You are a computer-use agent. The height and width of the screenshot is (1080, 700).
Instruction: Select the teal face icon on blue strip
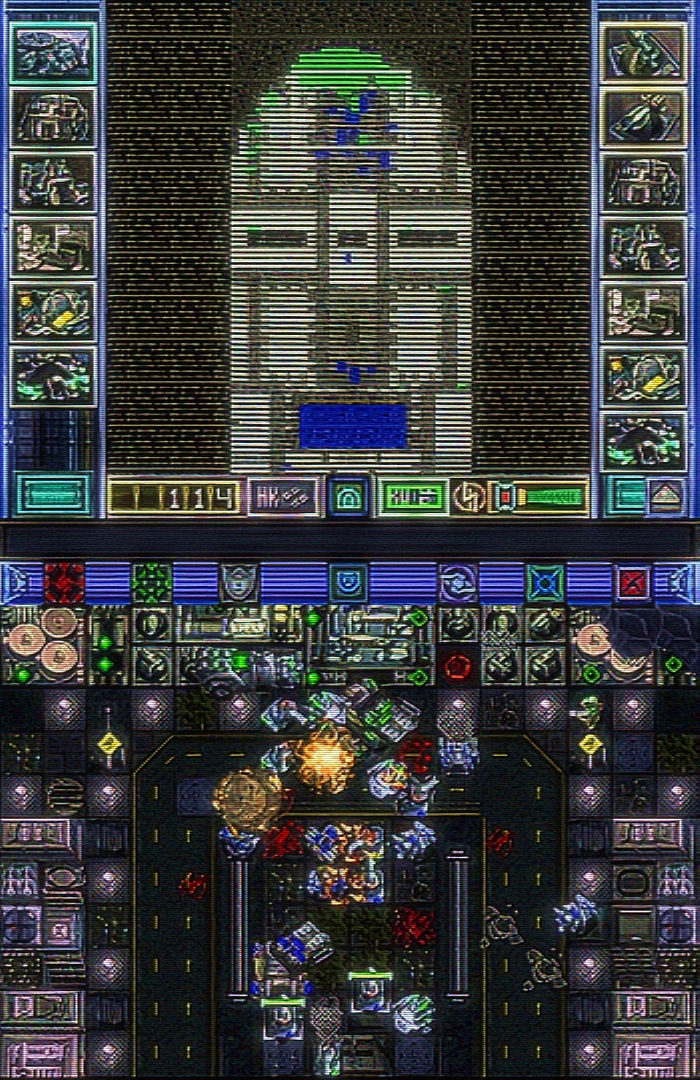348,582
